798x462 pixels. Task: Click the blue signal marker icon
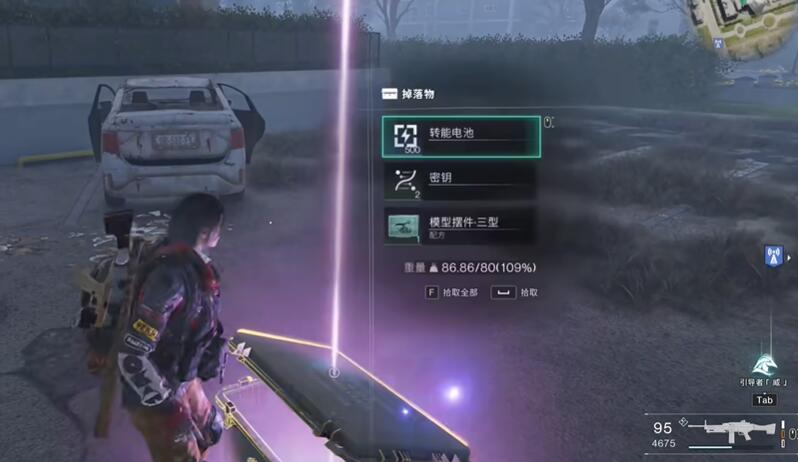coord(773,255)
